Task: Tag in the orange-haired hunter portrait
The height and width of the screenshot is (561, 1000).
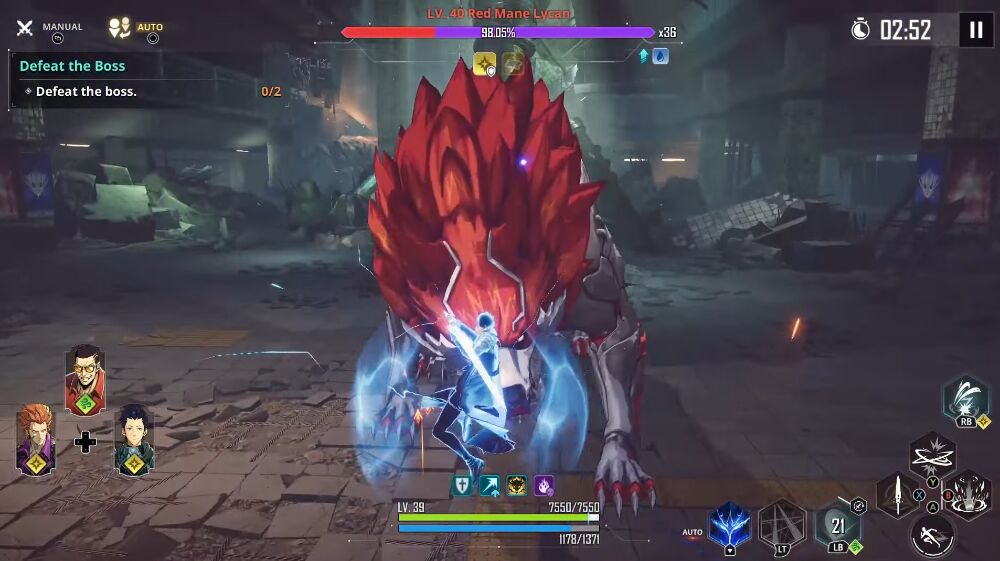Action: (36, 439)
